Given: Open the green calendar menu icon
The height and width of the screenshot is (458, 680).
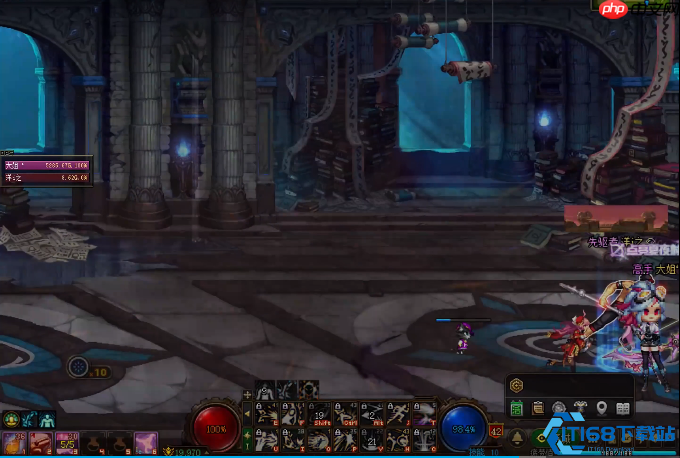Looking at the screenshot, I should [517, 408].
